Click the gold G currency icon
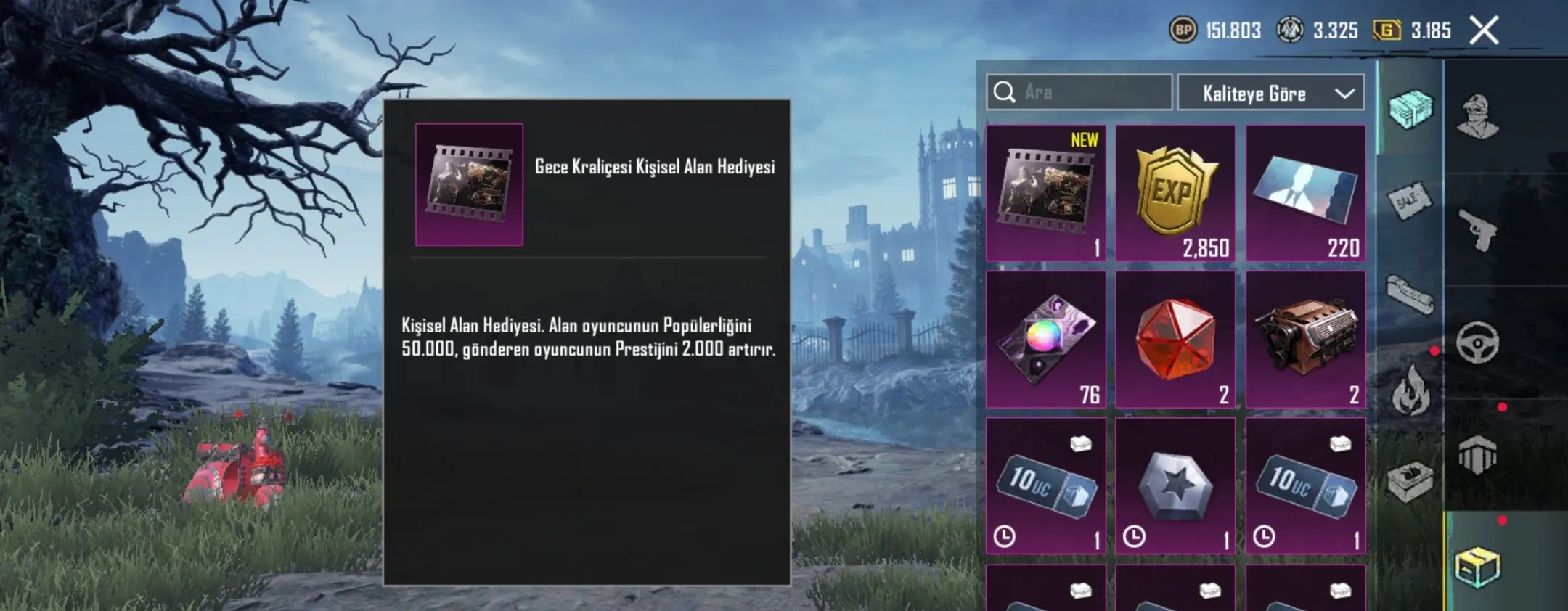The height and width of the screenshot is (611, 1568). [1387, 30]
